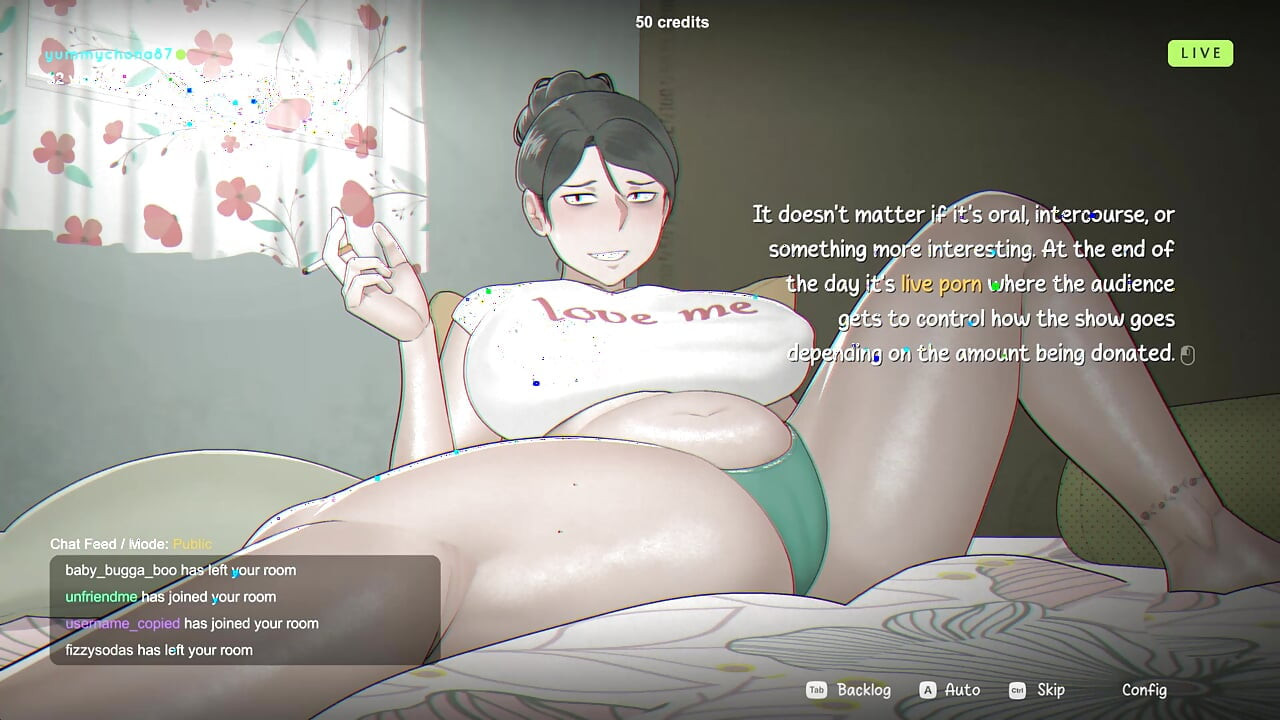Enable Skip mode
The image size is (1280, 720).
tap(1049, 690)
